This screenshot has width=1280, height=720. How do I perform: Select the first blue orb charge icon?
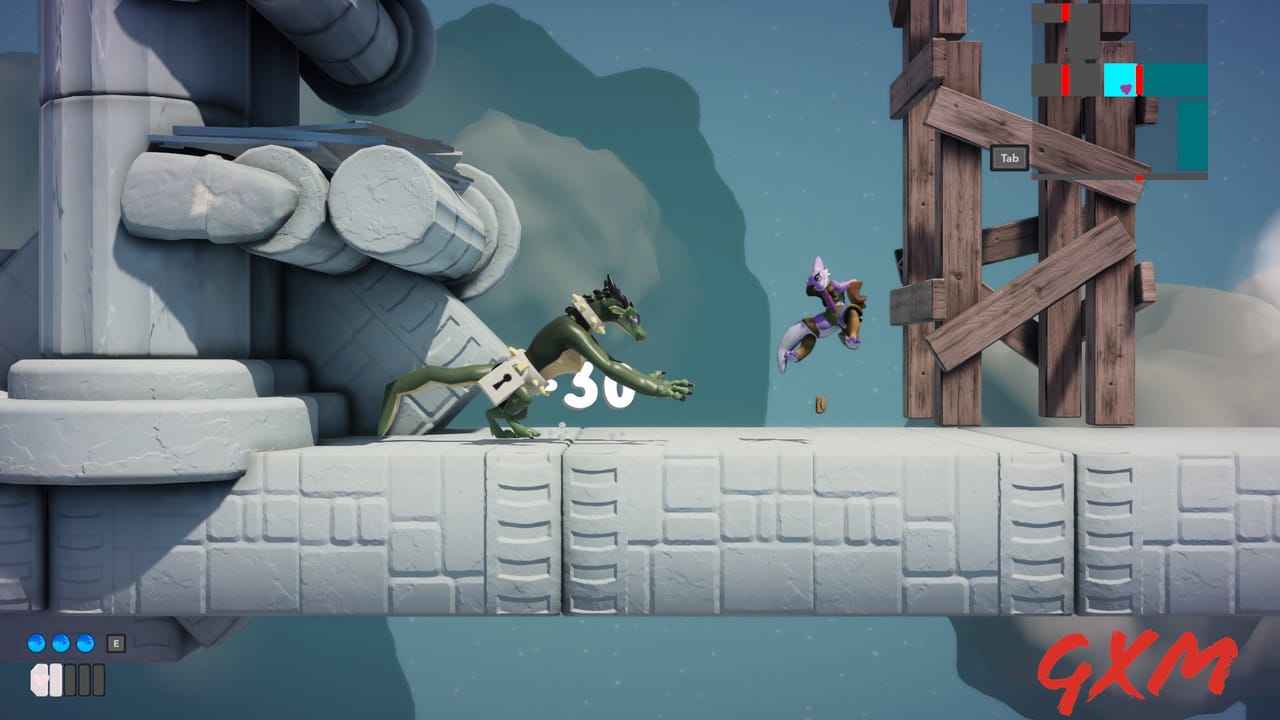click(x=36, y=643)
